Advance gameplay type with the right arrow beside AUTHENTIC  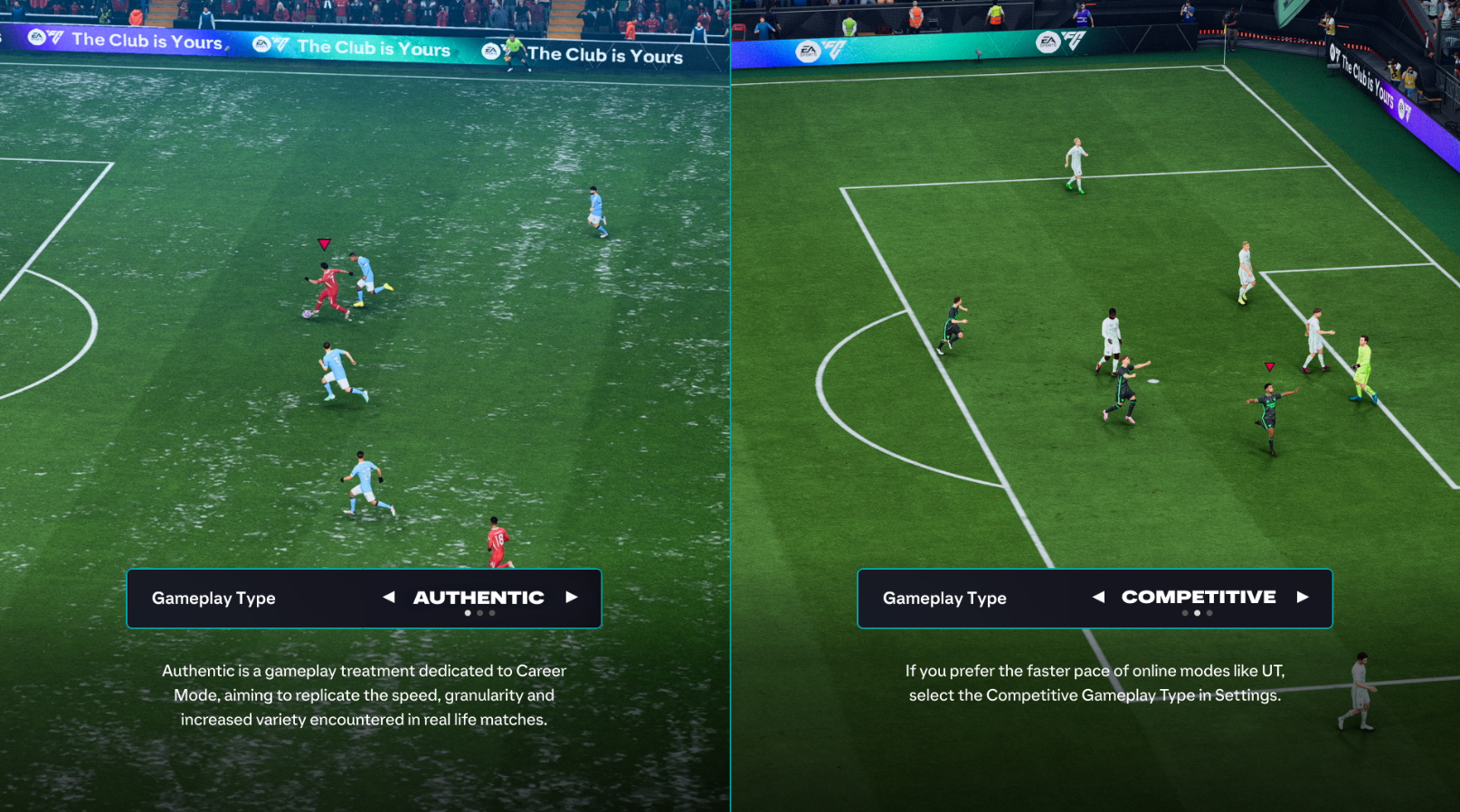[573, 598]
